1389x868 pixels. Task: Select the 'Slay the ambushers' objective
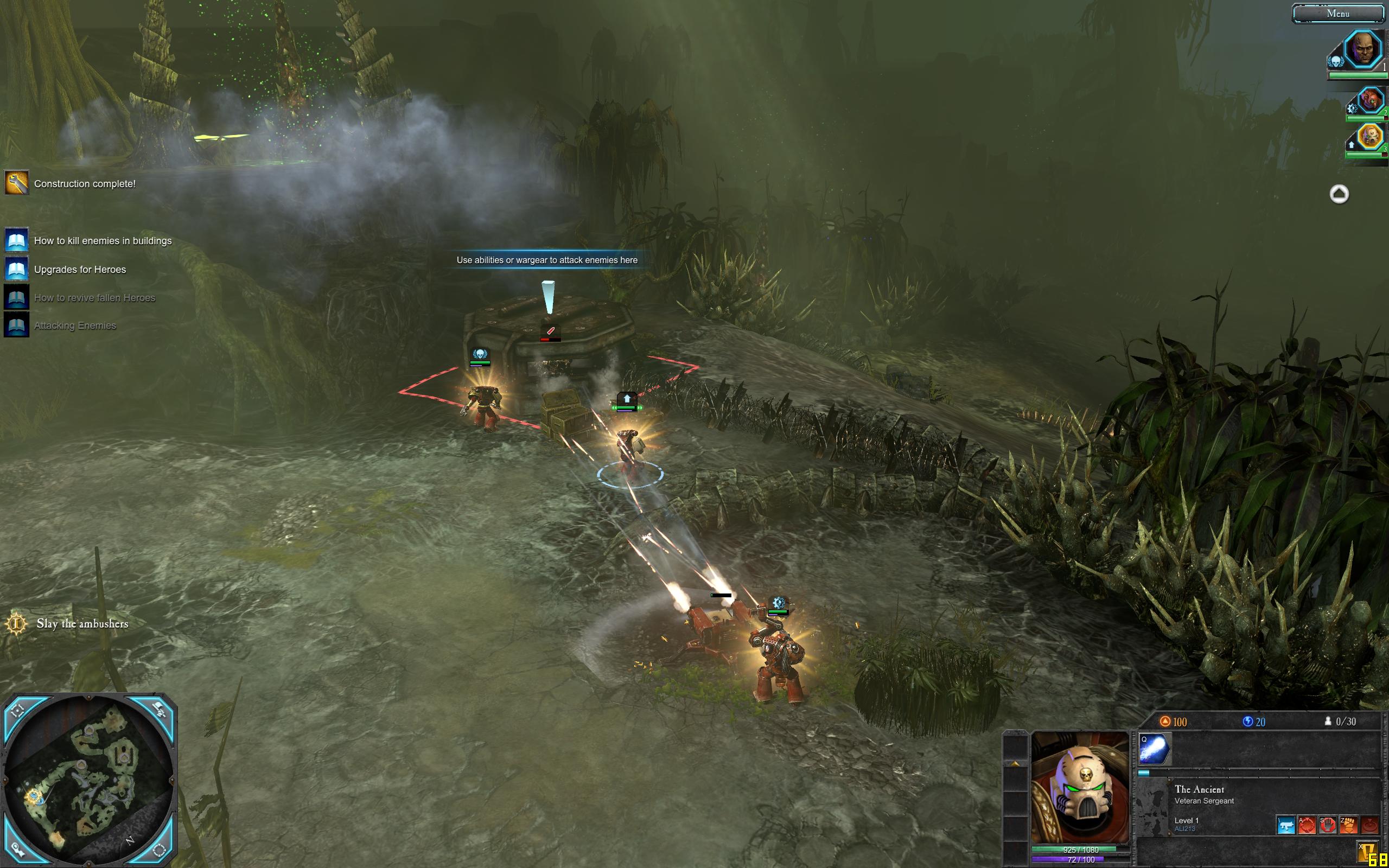tap(82, 623)
